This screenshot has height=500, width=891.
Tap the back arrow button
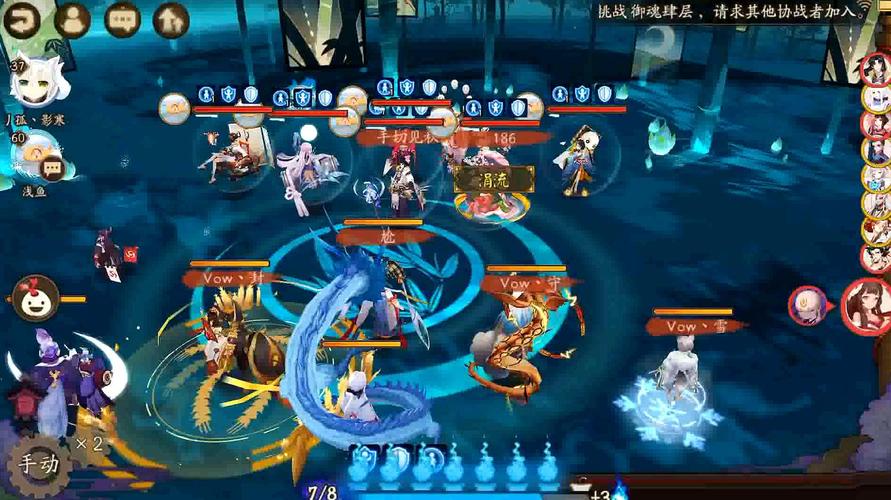coord(22,18)
